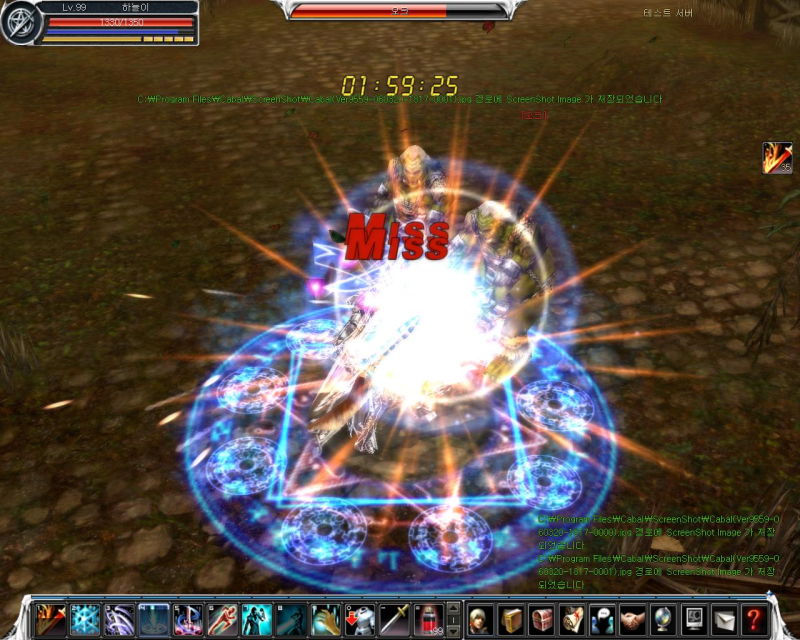Open the skill book menu
Image resolution: width=800 pixels, height=640 pixels.
click(x=512, y=619)
